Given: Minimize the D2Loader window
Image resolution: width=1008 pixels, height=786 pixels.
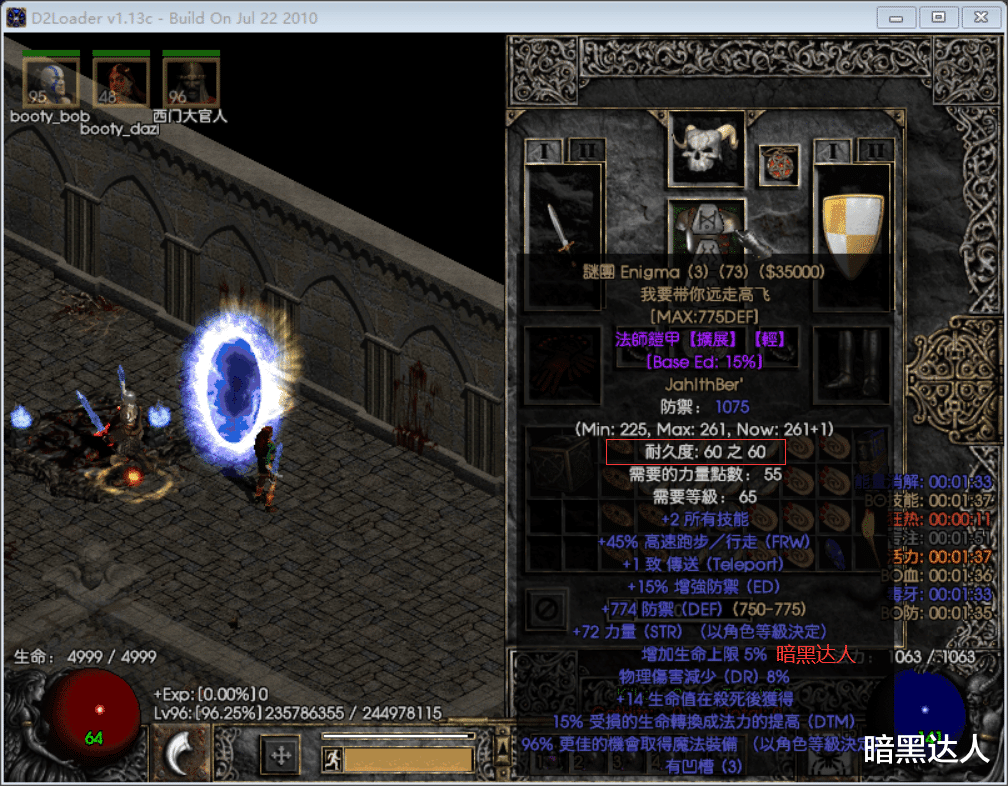Looking at the screenshot, I should (896, 17).
